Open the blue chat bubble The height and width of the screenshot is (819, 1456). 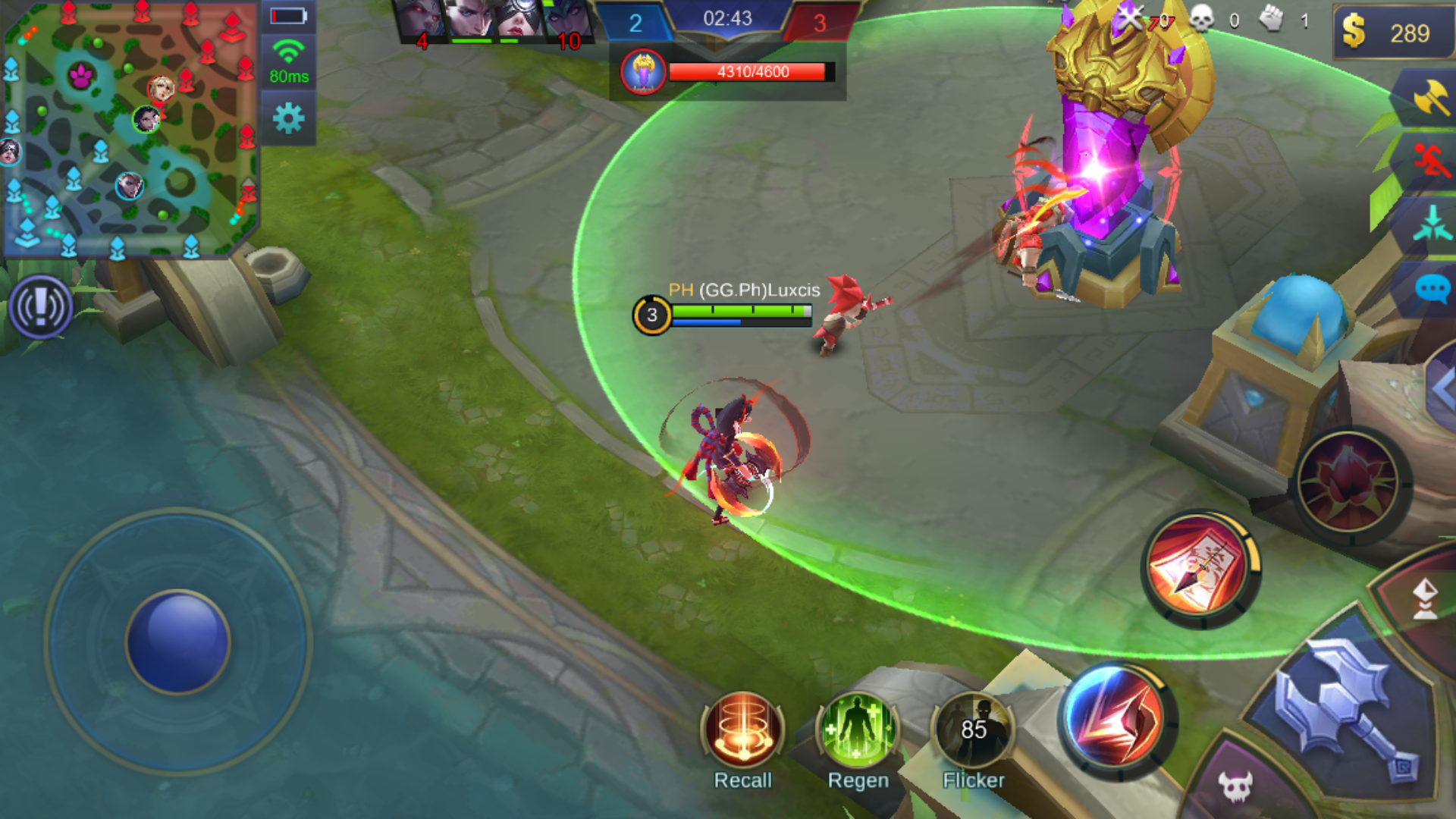[1432, 289]
